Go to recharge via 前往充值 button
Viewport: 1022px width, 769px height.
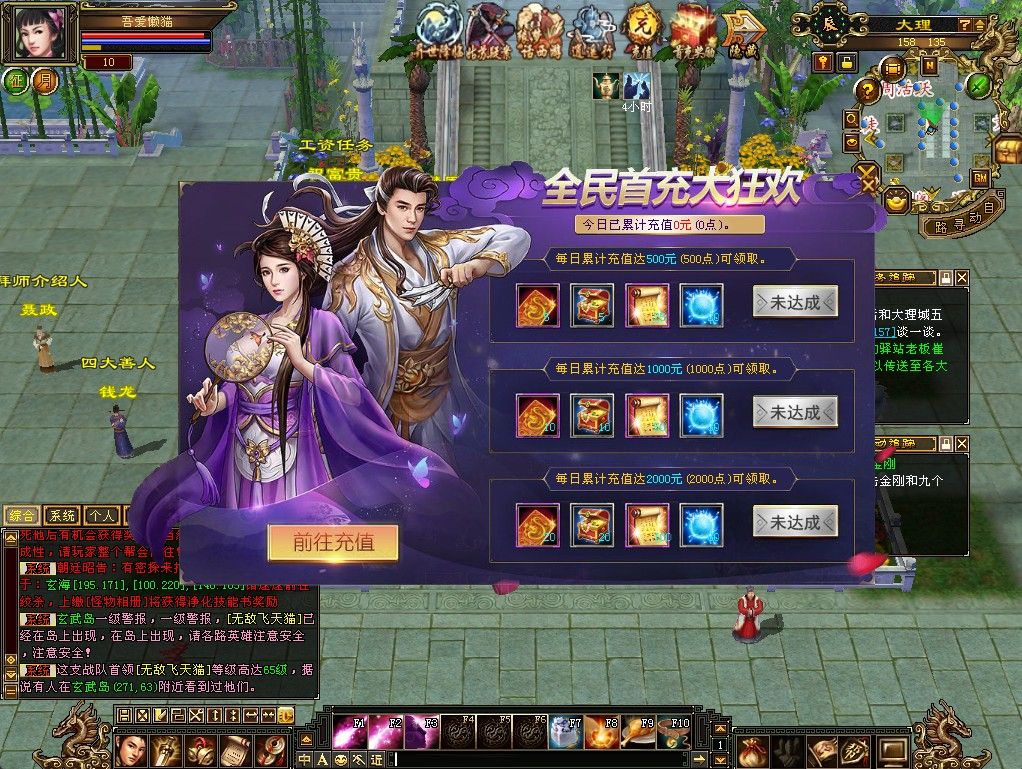[333, 543]
